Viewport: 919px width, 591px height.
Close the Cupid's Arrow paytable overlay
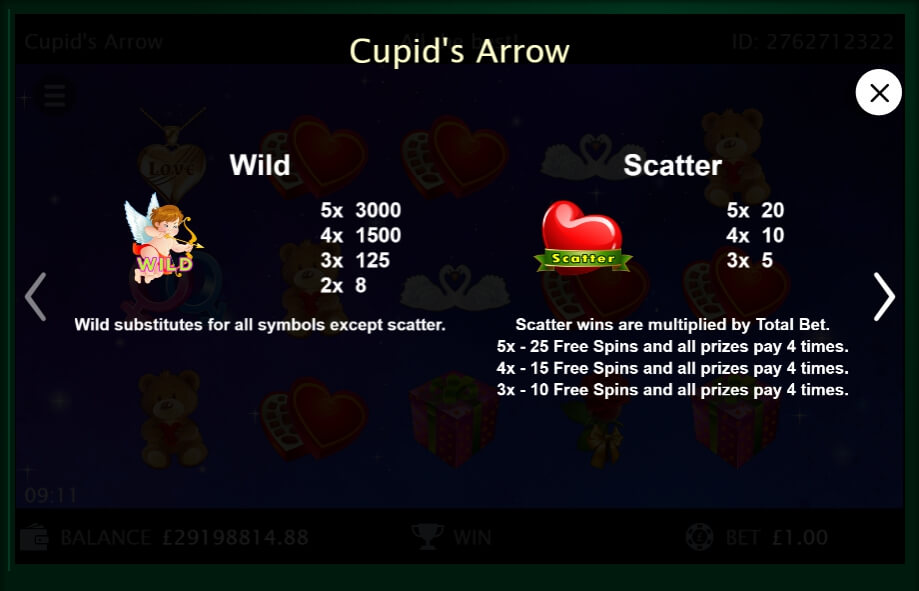coord(879,93)
